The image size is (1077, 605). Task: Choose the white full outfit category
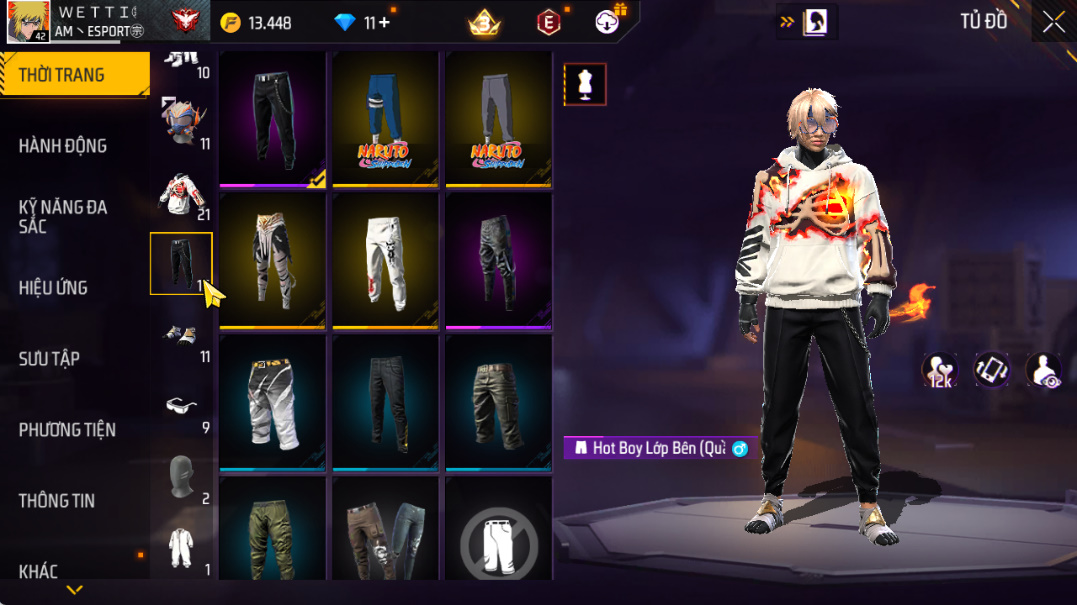click(181, 547)
